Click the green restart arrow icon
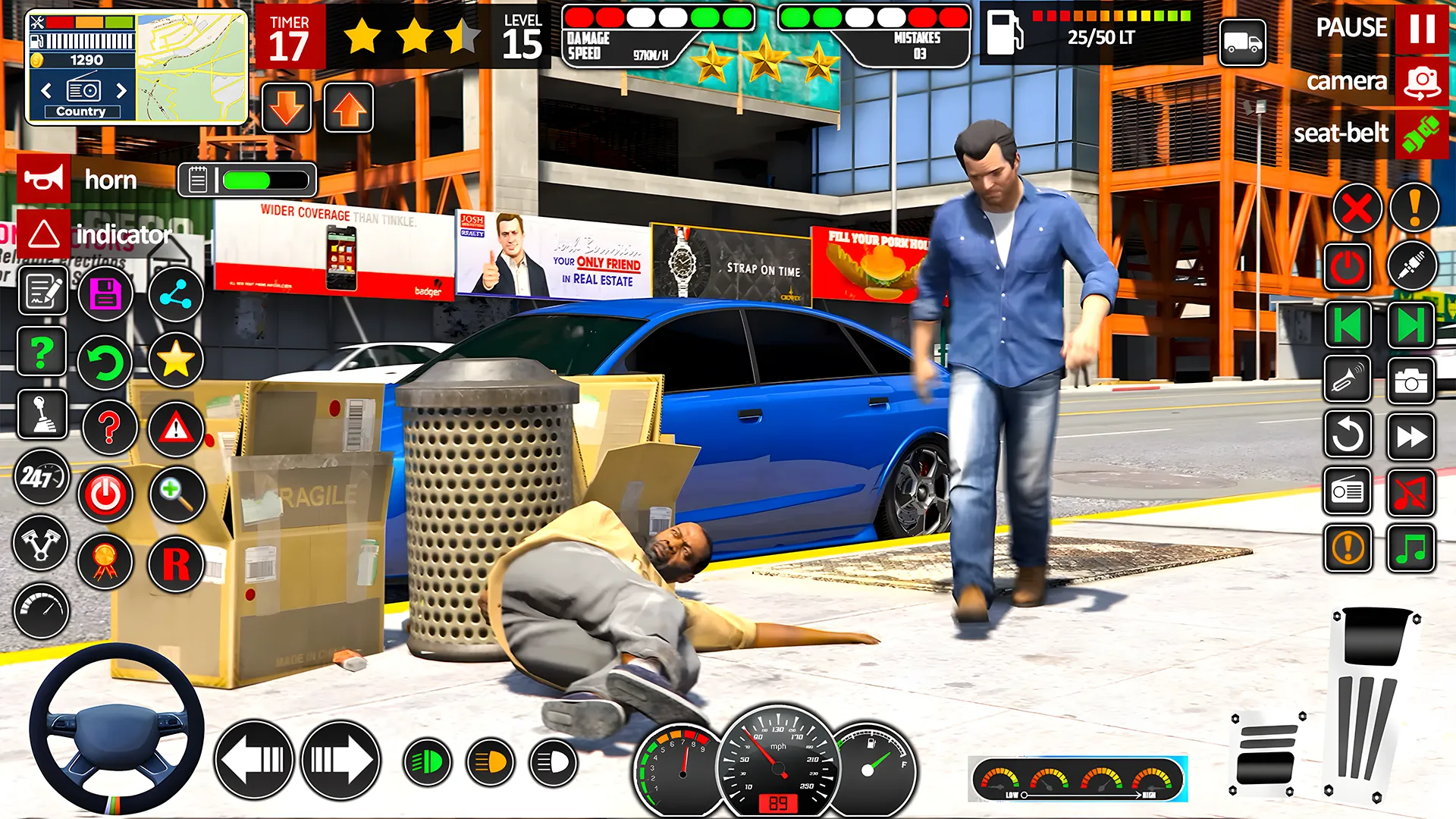 click(x=106, y=362)
